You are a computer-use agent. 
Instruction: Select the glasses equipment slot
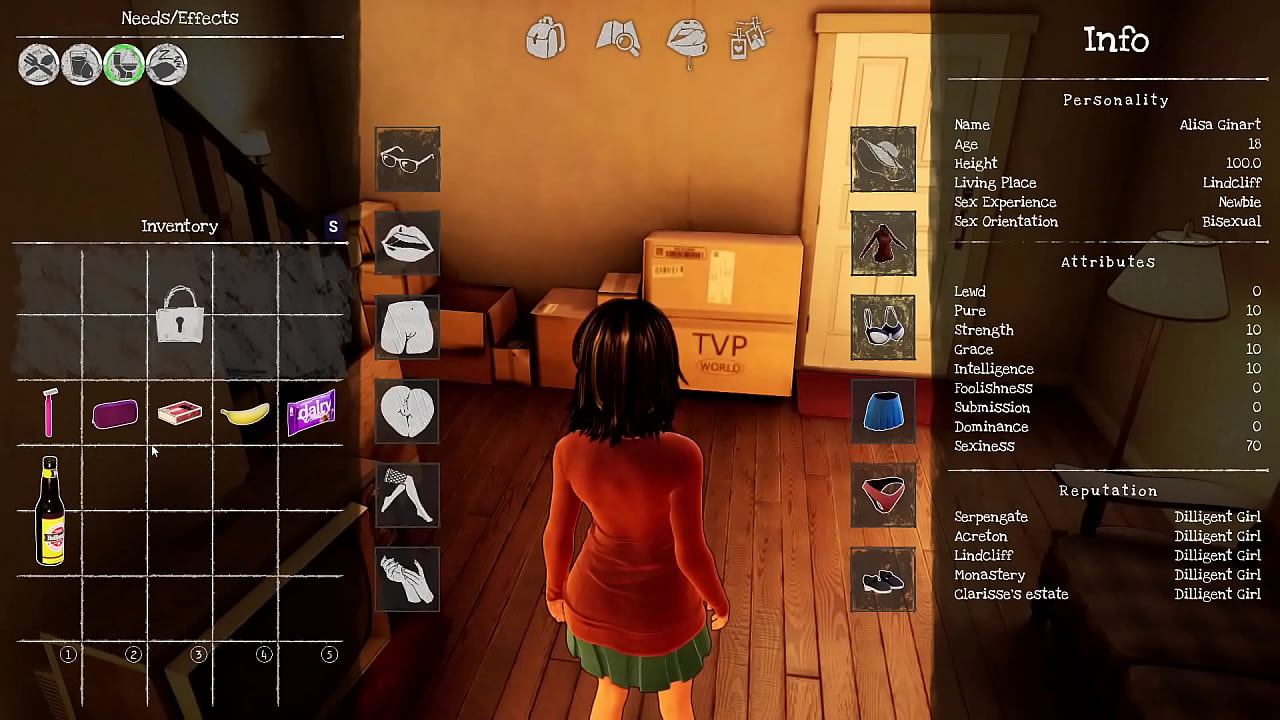pos(407,159)
